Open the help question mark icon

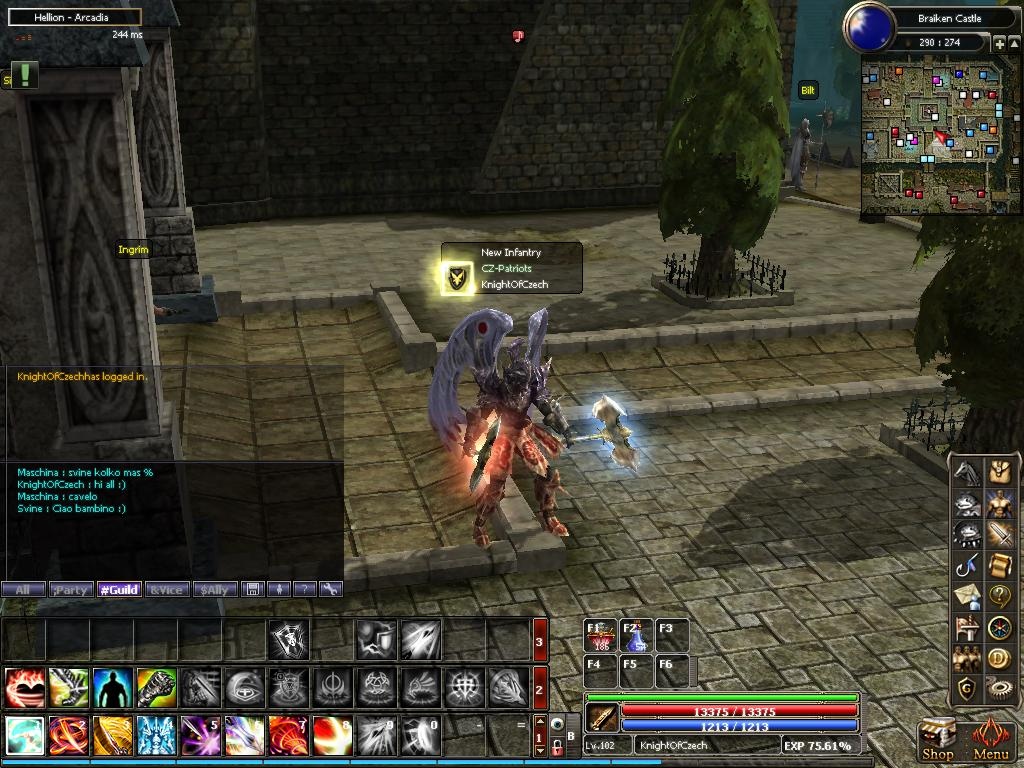(1000, 596)
